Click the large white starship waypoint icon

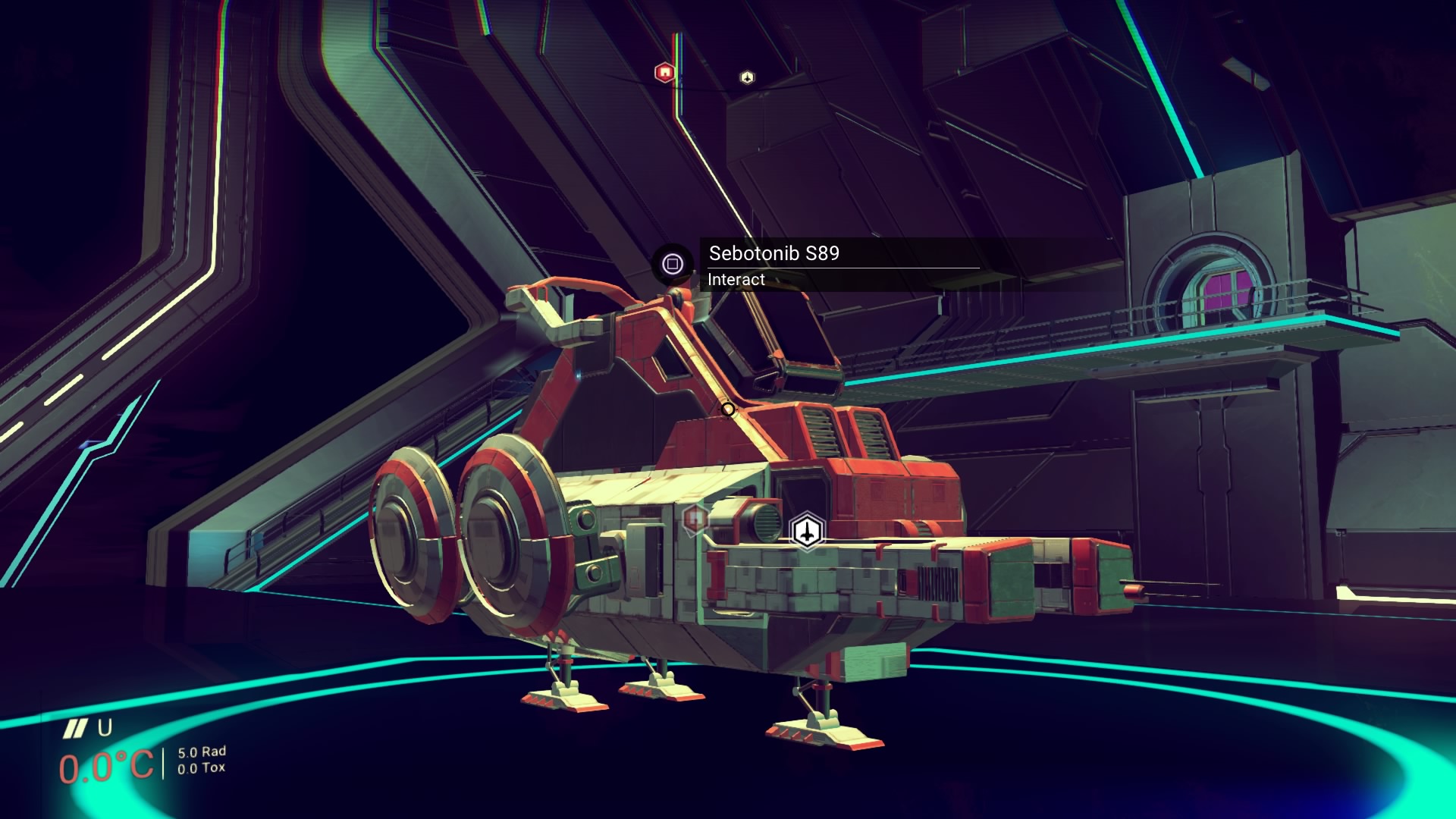tap(808, 530)
